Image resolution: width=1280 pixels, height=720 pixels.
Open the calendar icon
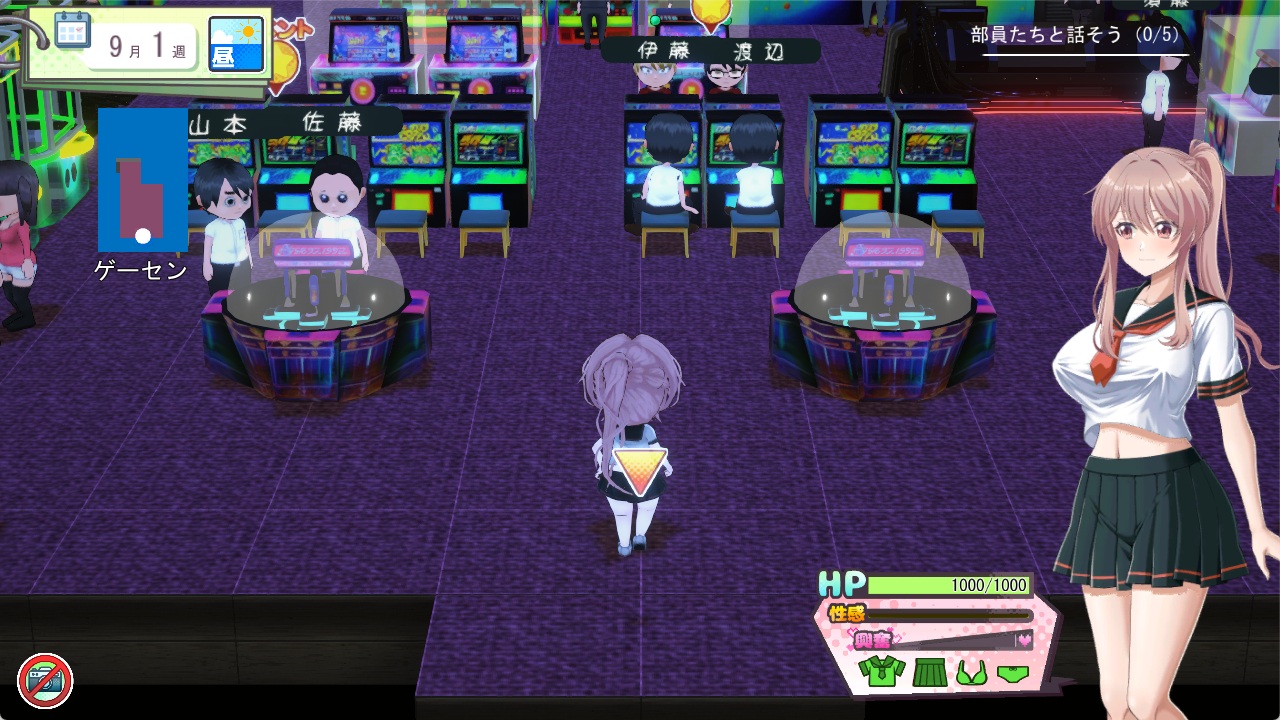[x=72, y=32]
